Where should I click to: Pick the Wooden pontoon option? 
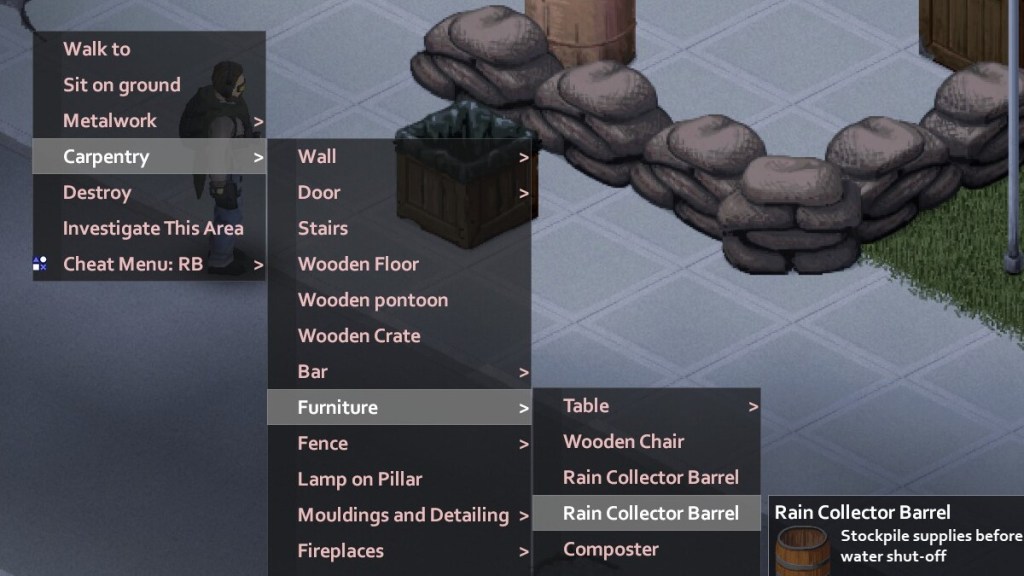(x=373, y=301)
